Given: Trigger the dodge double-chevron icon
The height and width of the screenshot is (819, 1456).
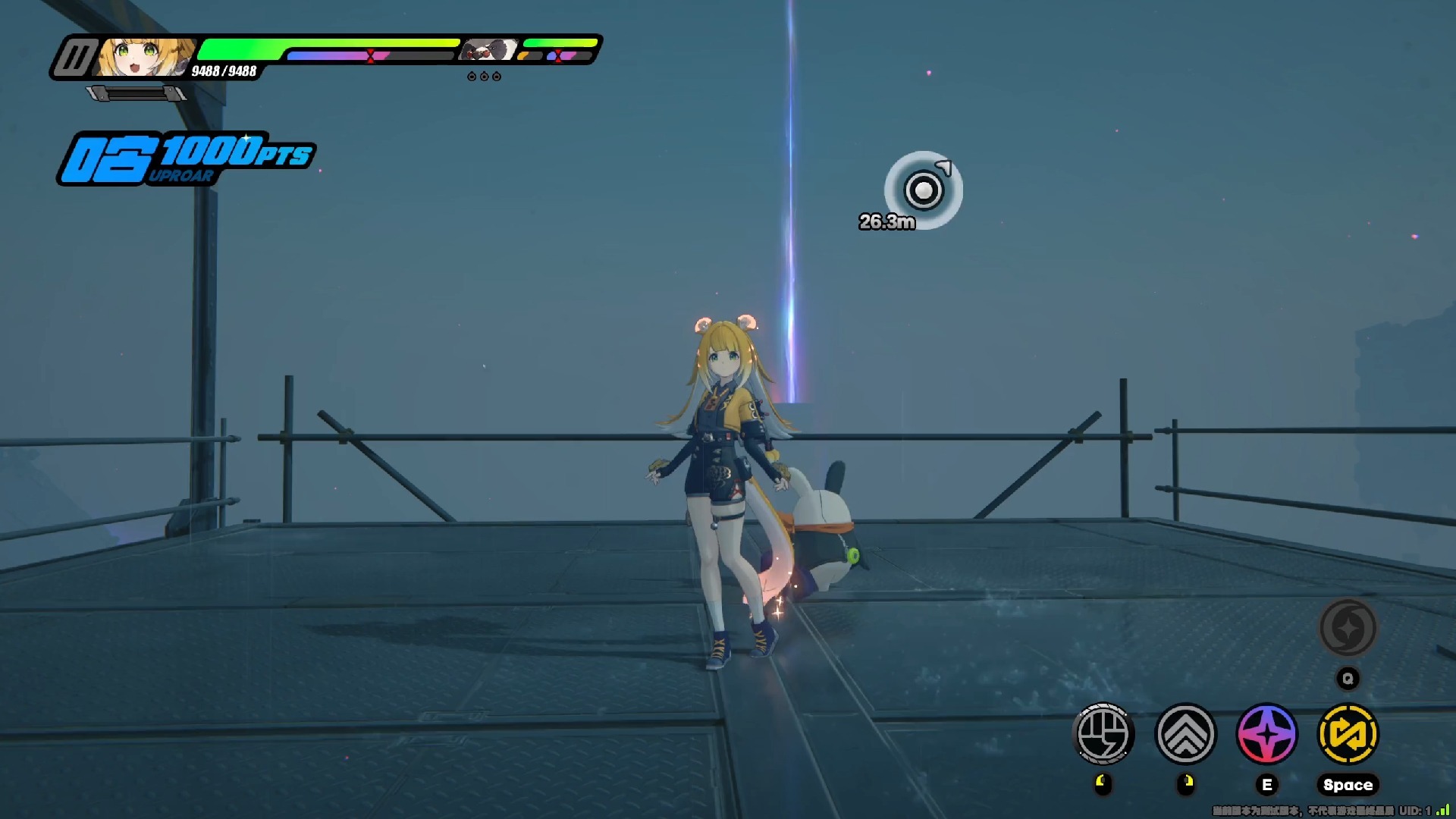Looking at the screenshot, I should coord(1185,734).
